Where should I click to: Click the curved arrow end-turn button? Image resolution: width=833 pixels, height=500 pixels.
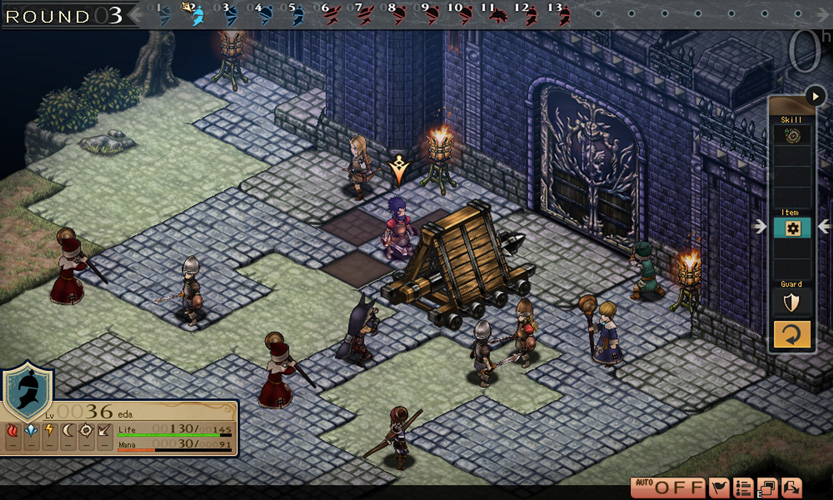point(792,333)
